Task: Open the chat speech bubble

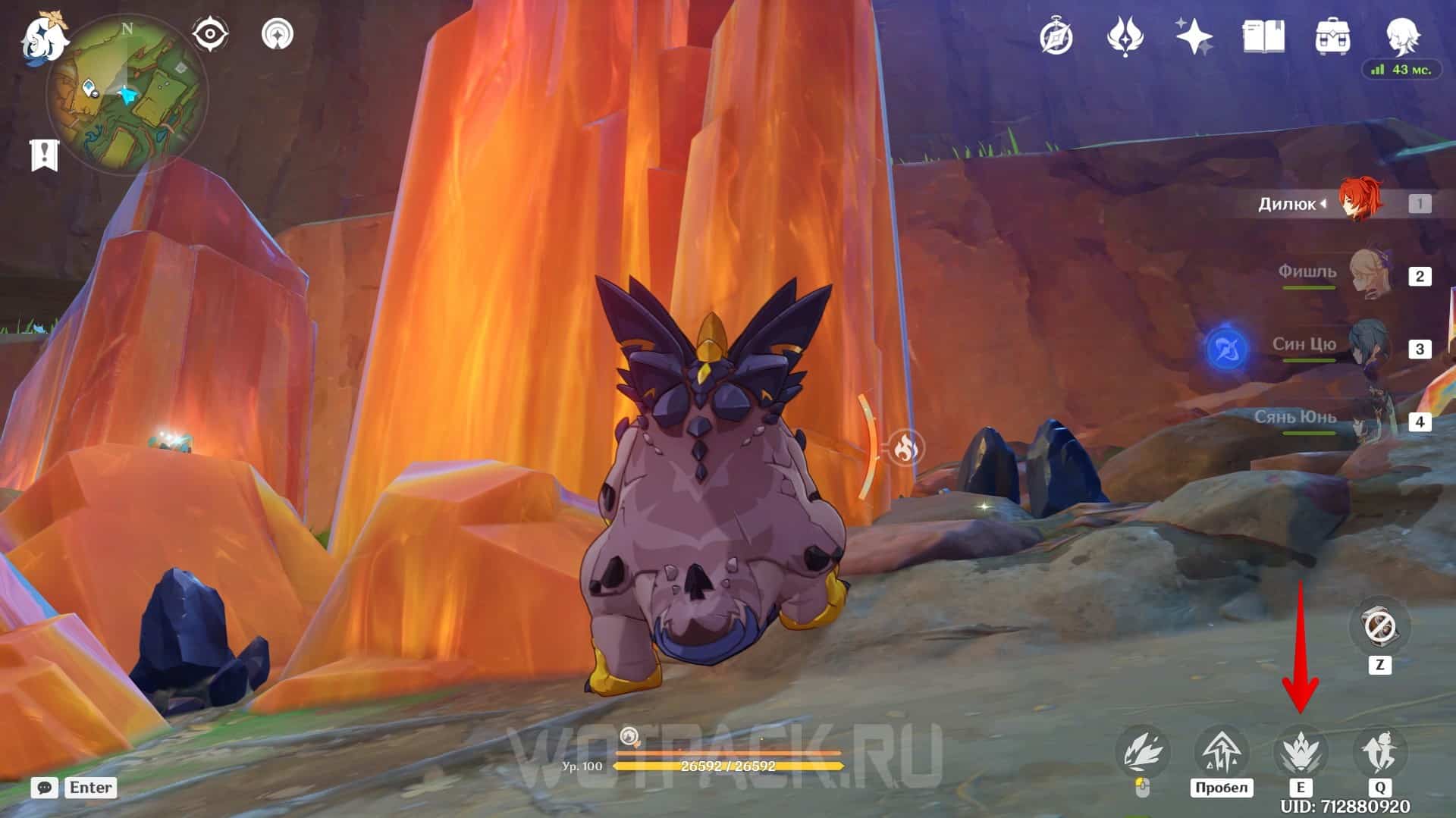Action: (45, 788)
